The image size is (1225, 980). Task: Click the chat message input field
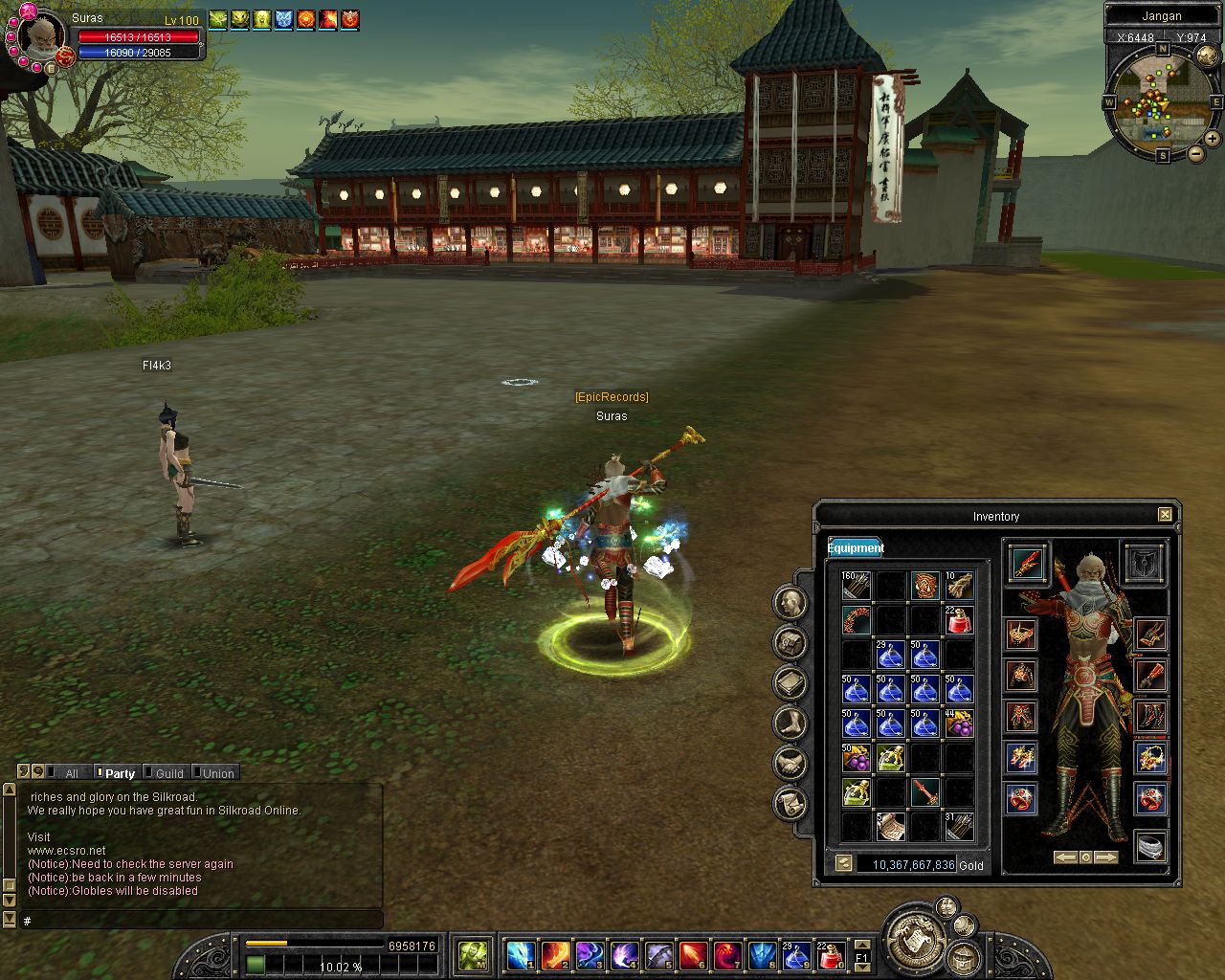[x=201, y=921]
